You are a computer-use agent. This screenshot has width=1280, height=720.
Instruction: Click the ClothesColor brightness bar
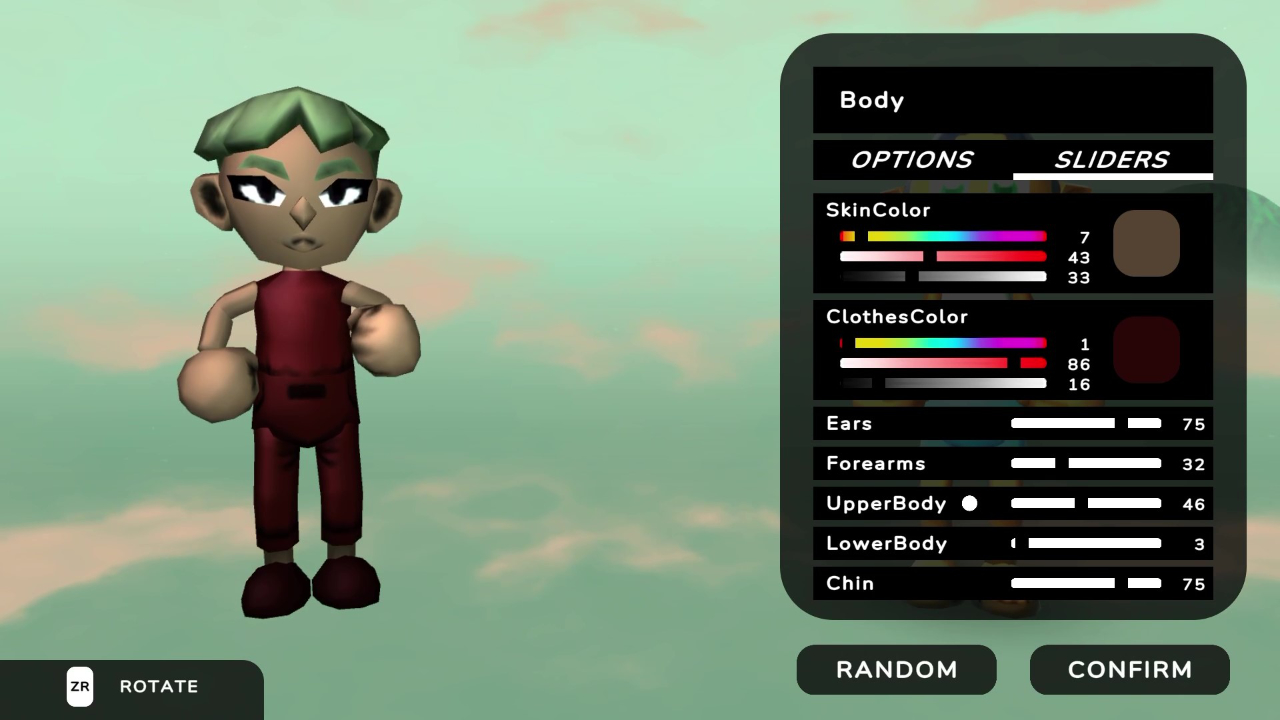tap(943, 383)
